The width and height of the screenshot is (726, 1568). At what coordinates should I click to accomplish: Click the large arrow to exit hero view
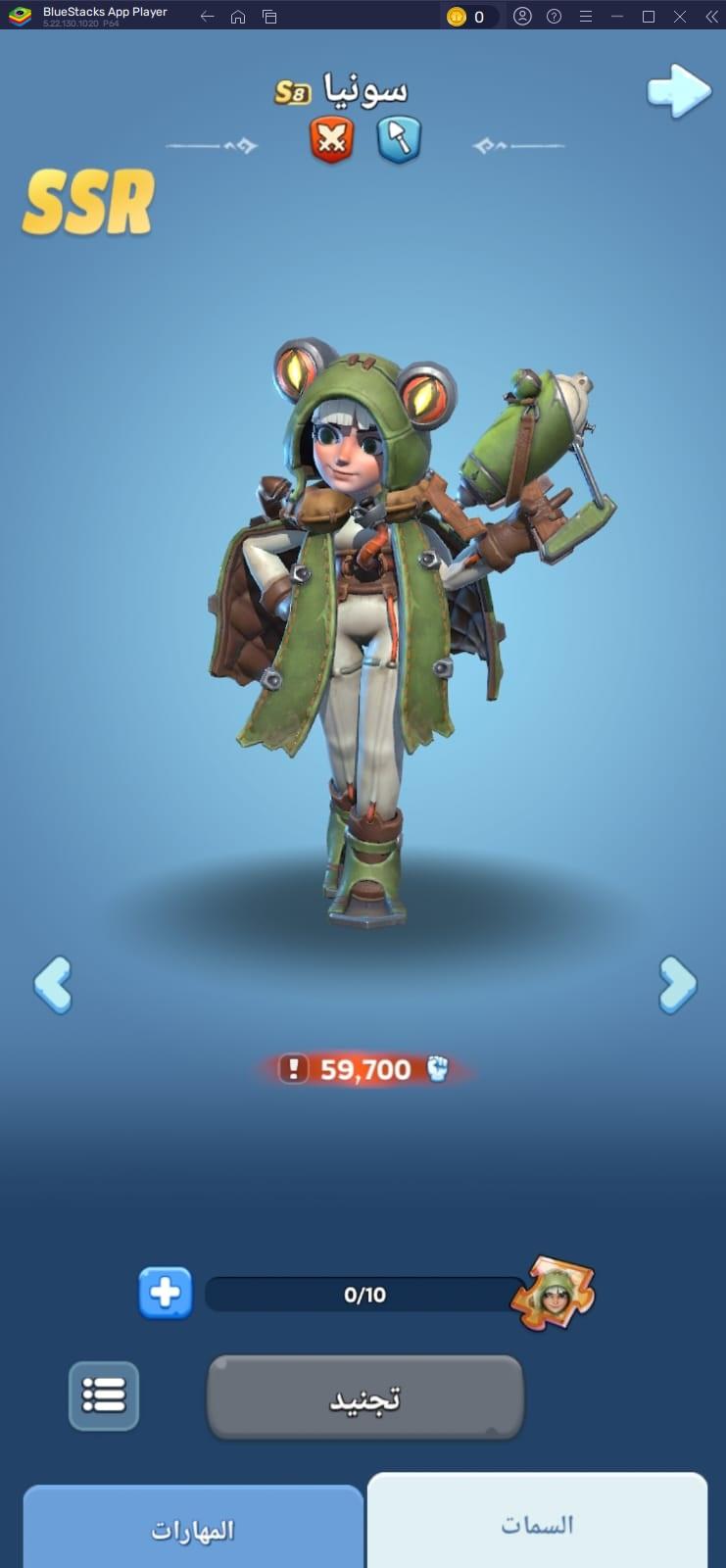678,91
